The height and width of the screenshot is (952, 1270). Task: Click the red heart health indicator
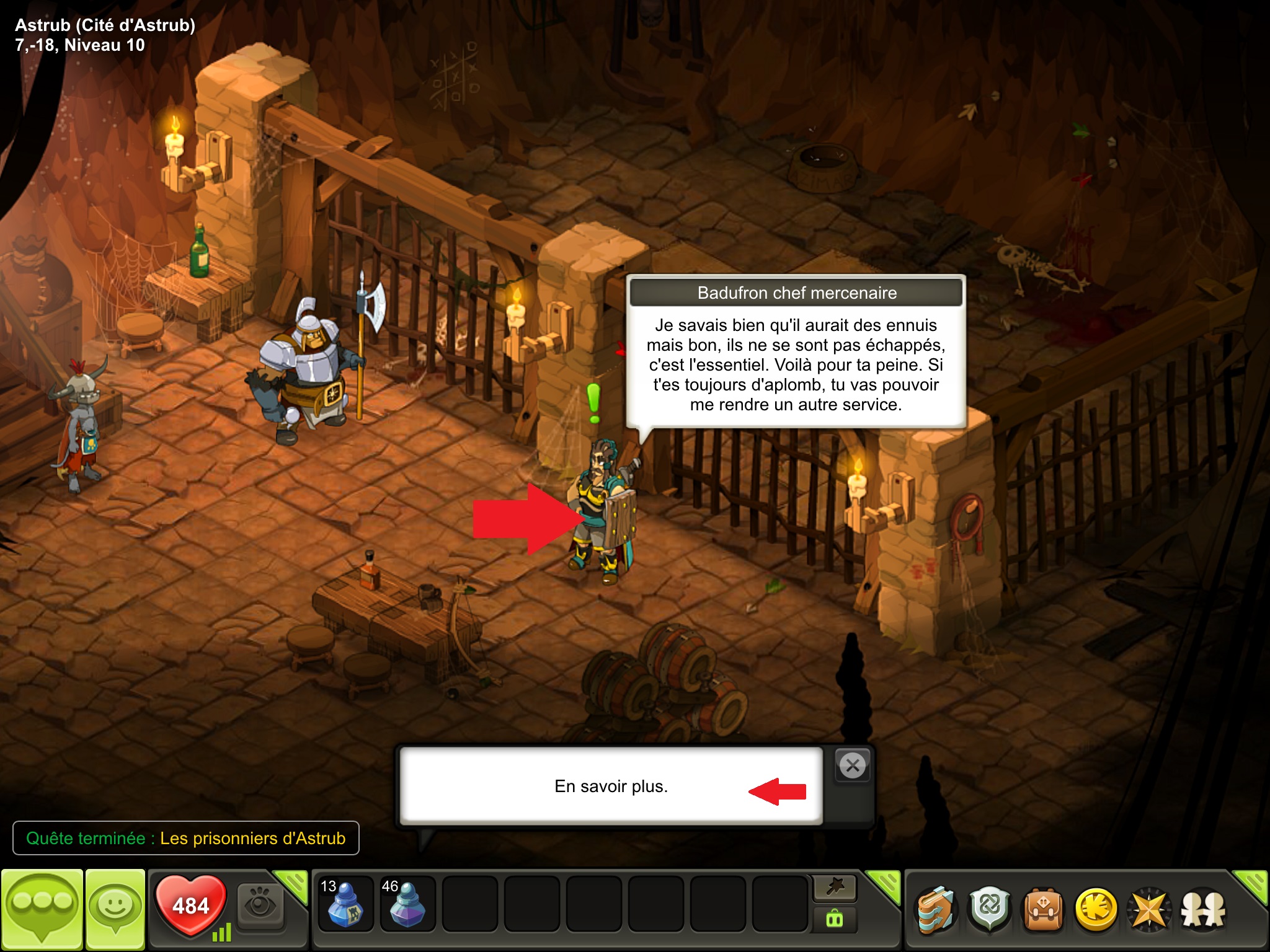coord(190,905)
